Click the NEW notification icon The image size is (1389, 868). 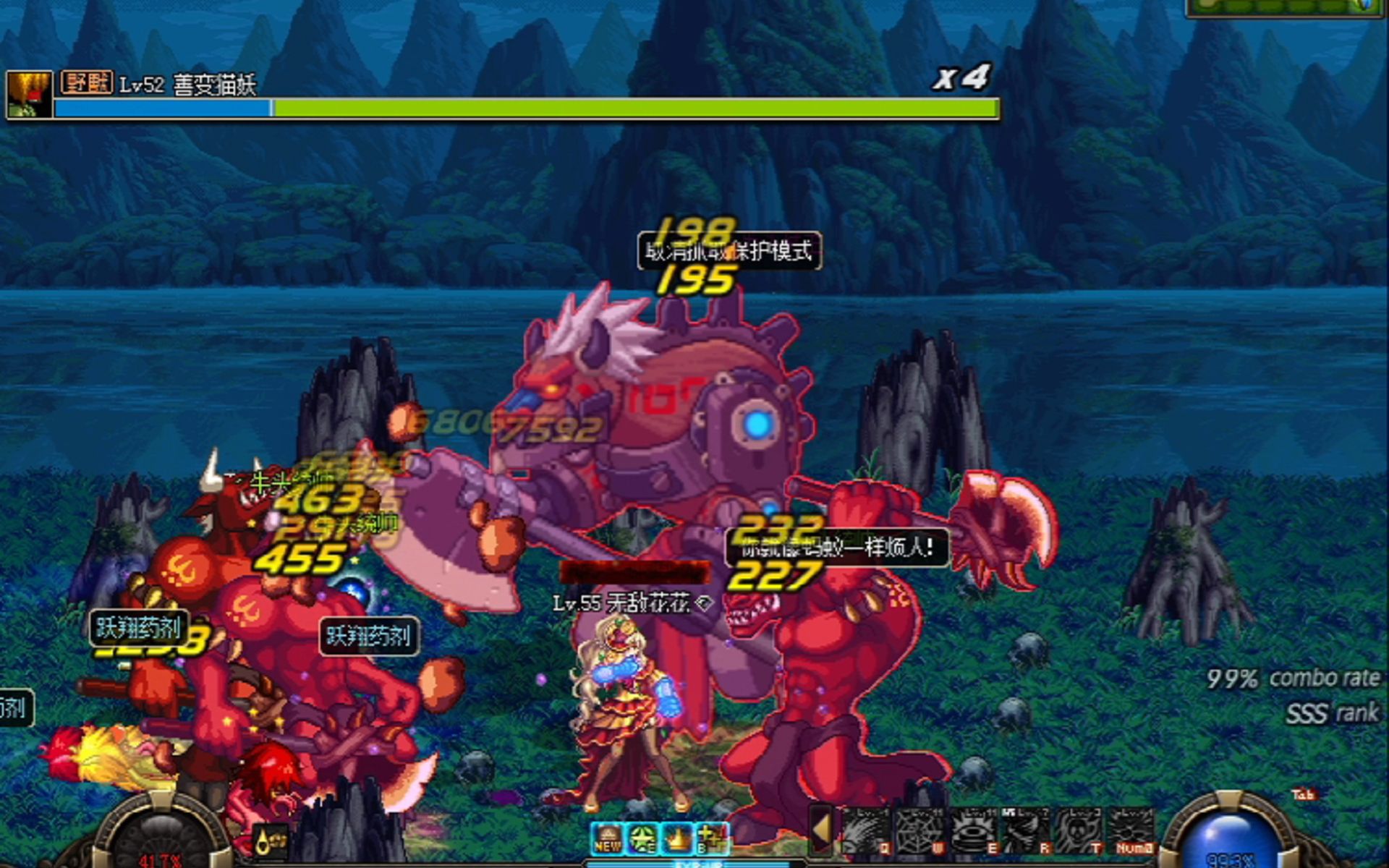tap(608, 839)
